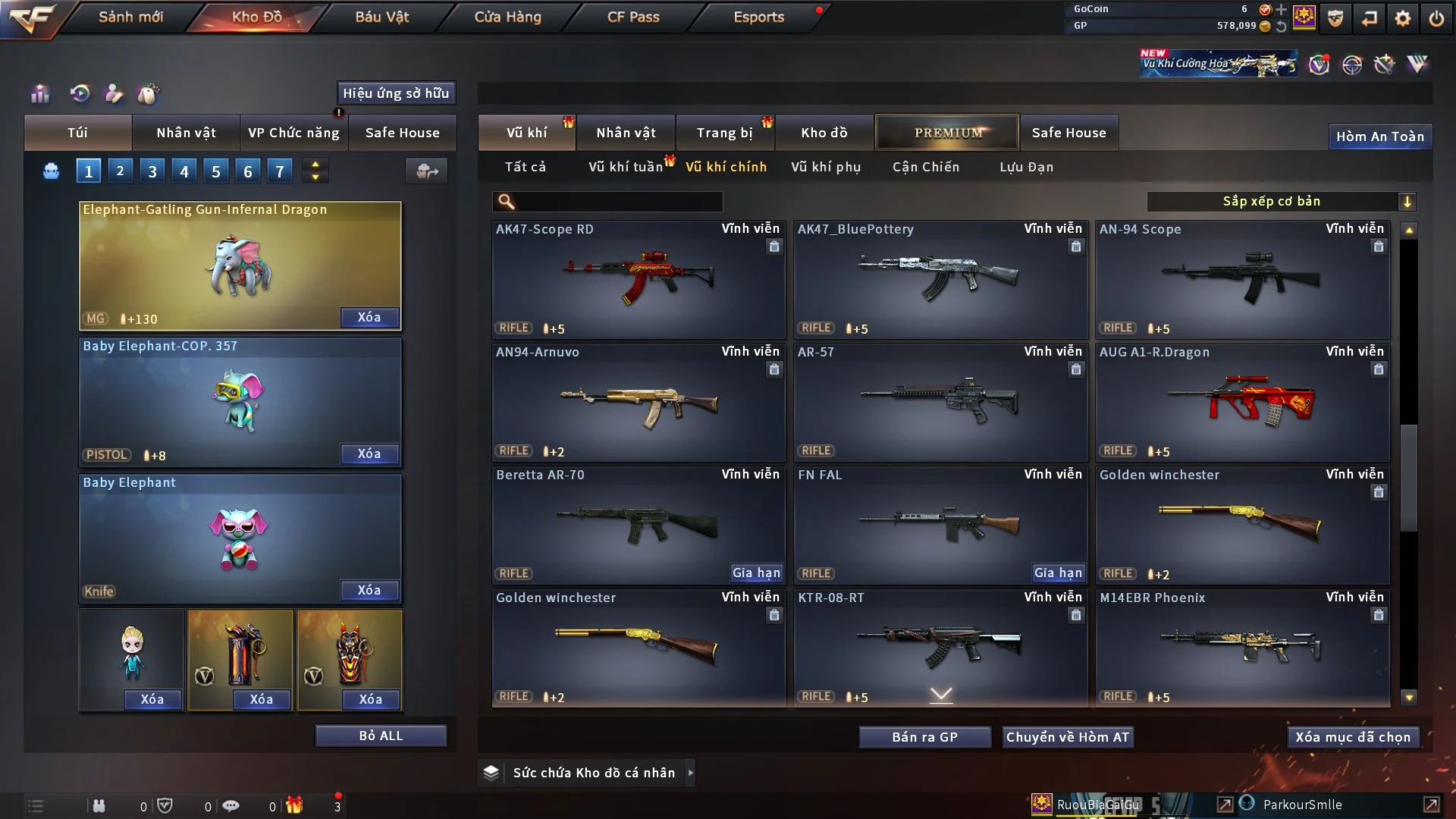
Task: Open the Cửa Hàng shop menu
Action: (507, 17)
